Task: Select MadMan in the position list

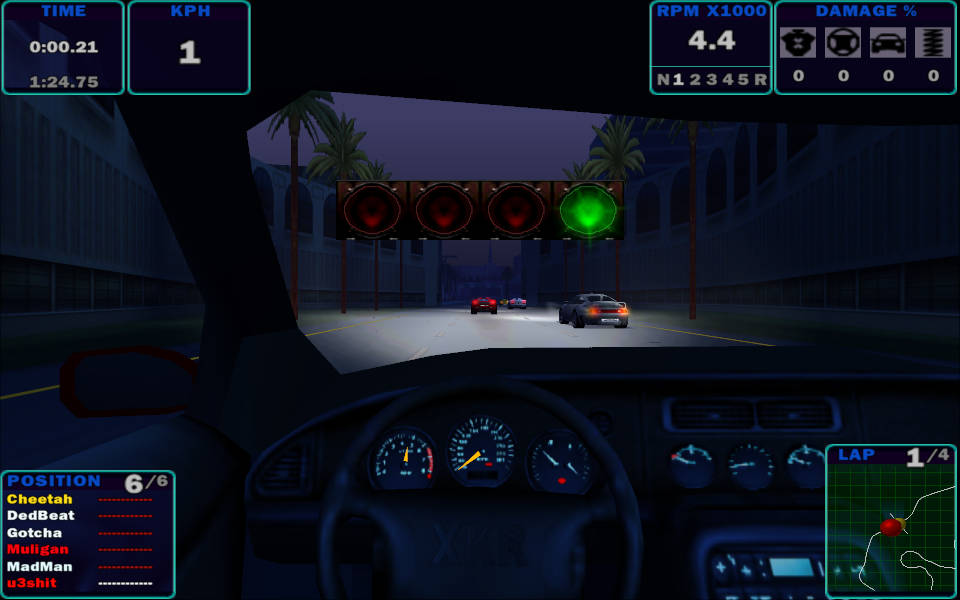Action: coord(40,566)
